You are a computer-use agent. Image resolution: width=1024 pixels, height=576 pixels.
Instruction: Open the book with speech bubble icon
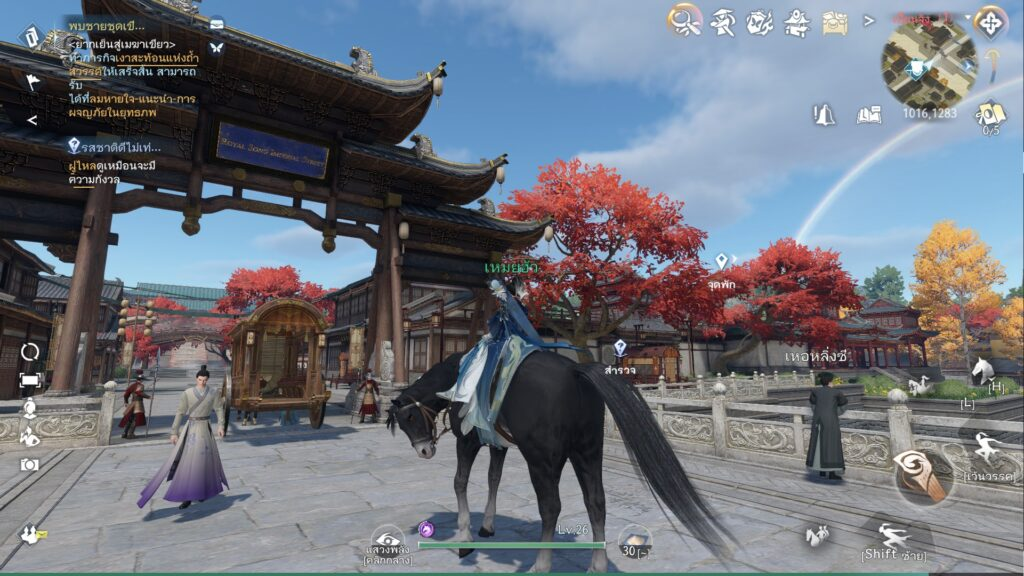(x=869, y=115)
